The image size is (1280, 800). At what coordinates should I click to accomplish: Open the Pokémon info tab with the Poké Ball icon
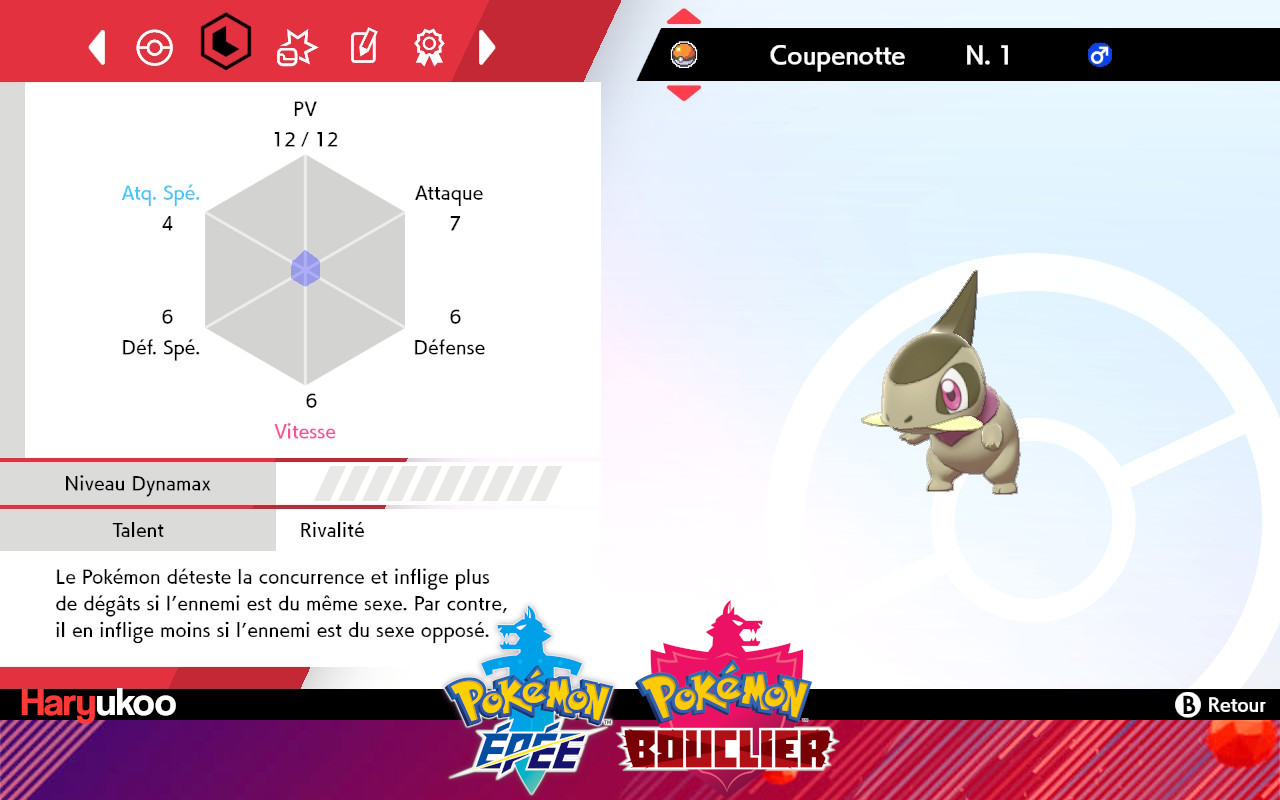click(x=155, y=46)
